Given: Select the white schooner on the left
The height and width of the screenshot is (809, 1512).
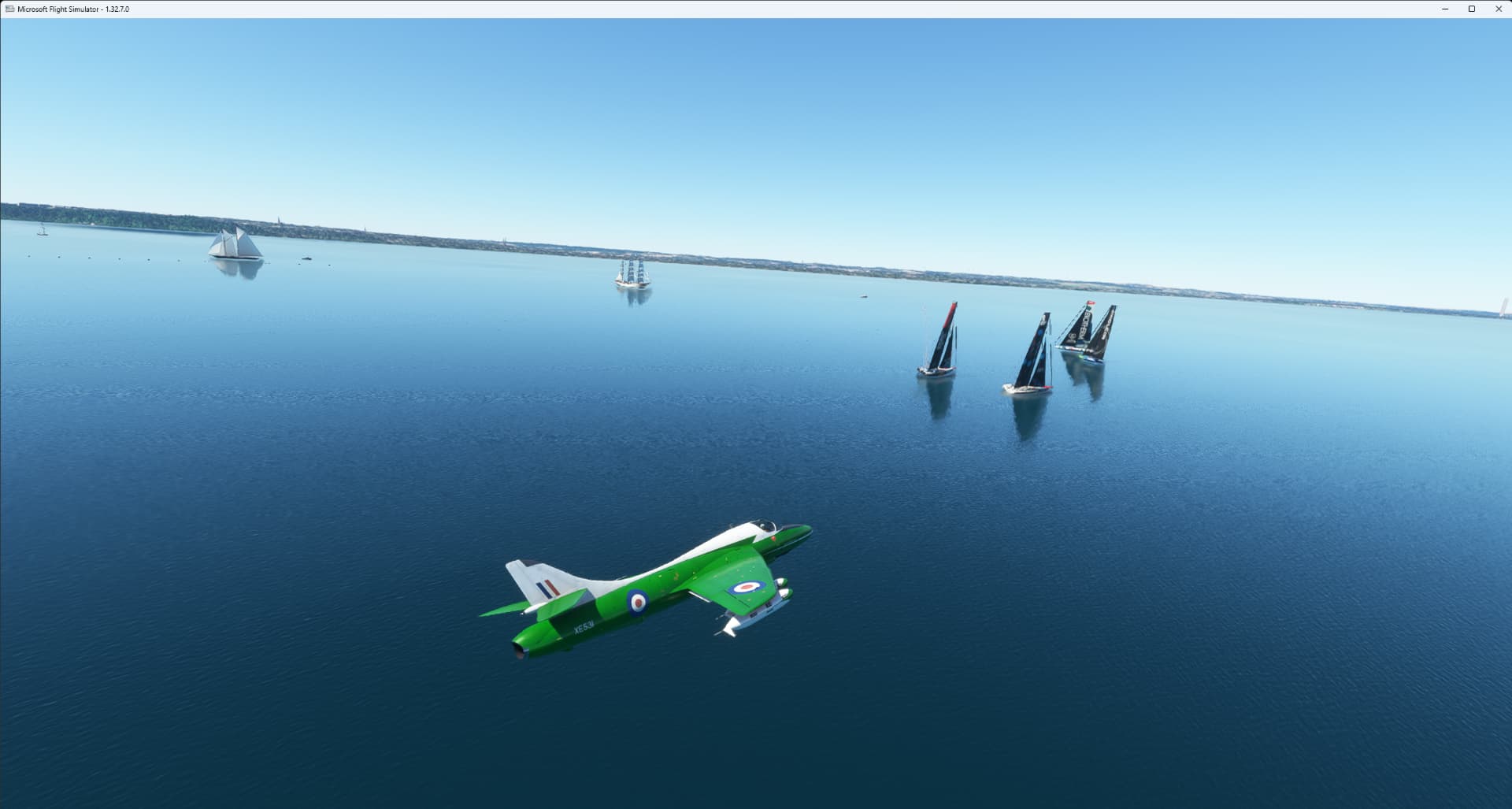Looking at the screenshot, I should click(234, 244).
